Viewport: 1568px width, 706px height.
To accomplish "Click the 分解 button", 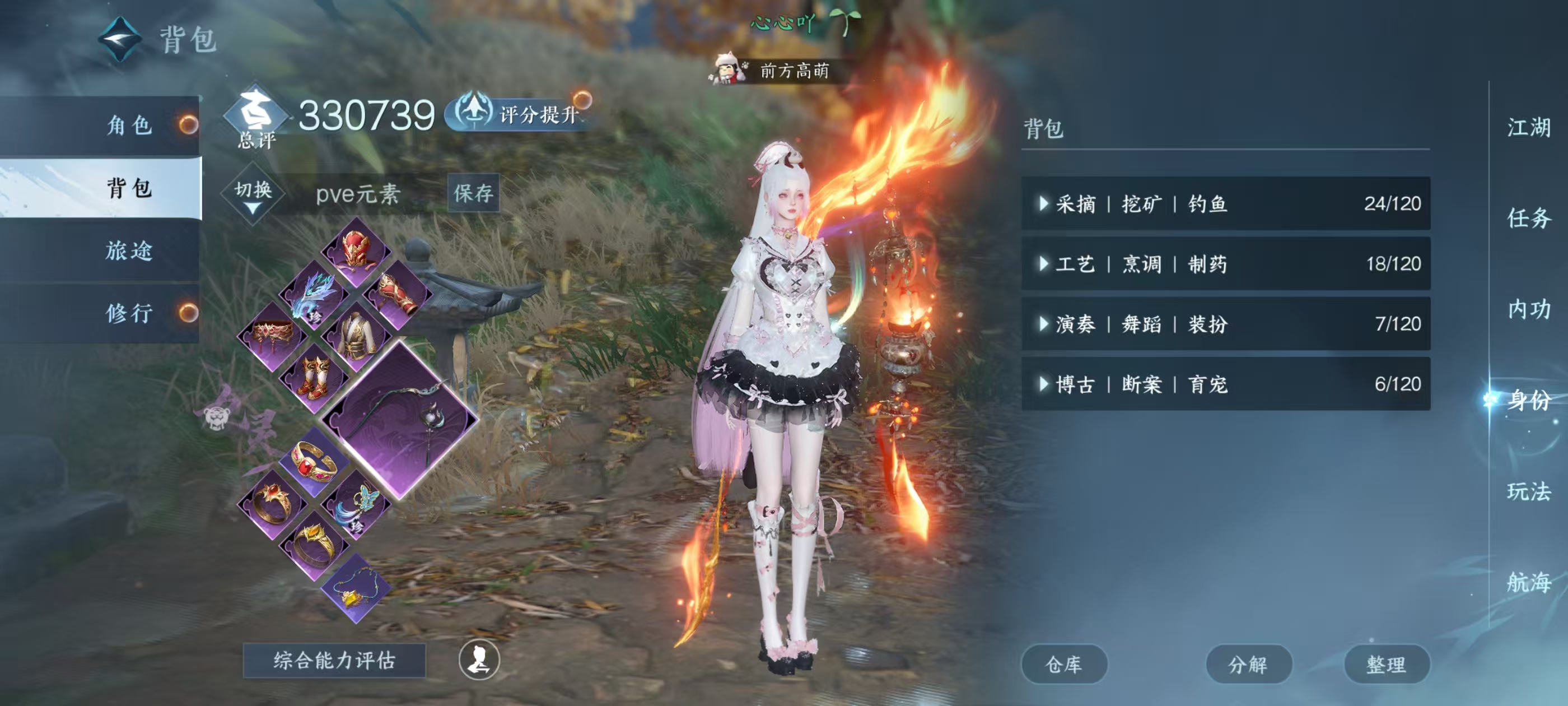I will [1248, 664].
